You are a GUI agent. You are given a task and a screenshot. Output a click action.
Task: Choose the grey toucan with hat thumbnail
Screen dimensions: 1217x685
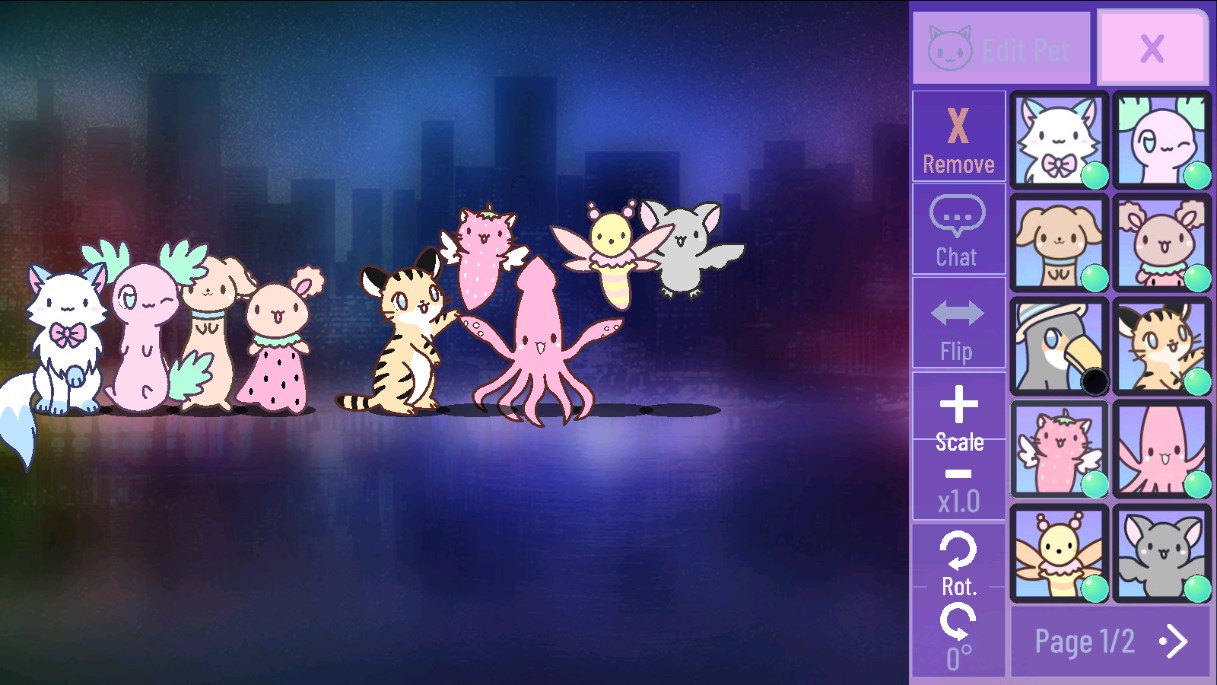tap(1059, 346)
